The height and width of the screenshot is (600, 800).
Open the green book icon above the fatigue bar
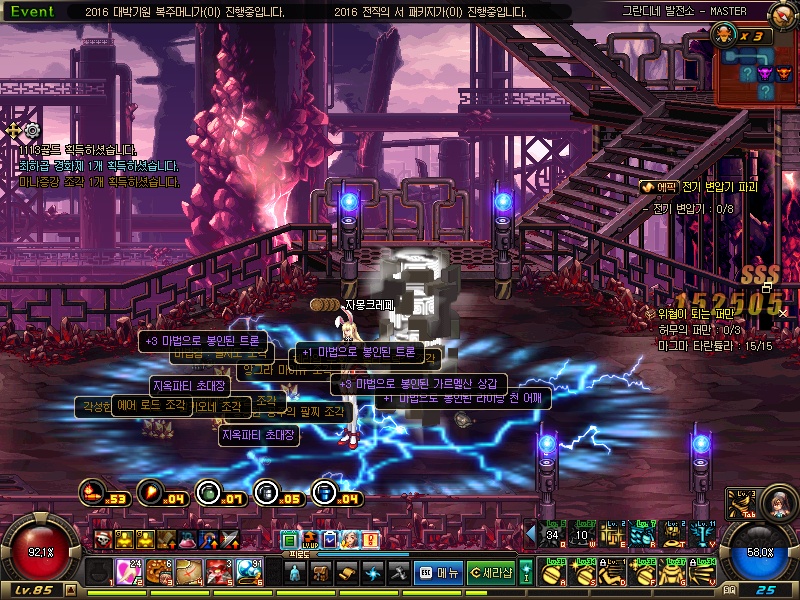point(289,540)
